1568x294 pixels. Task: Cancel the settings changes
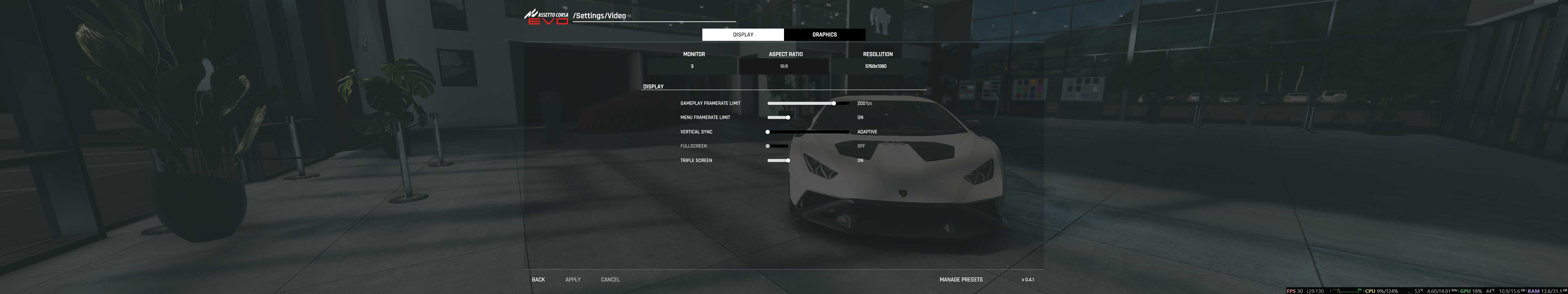click(x=610, y=279)
